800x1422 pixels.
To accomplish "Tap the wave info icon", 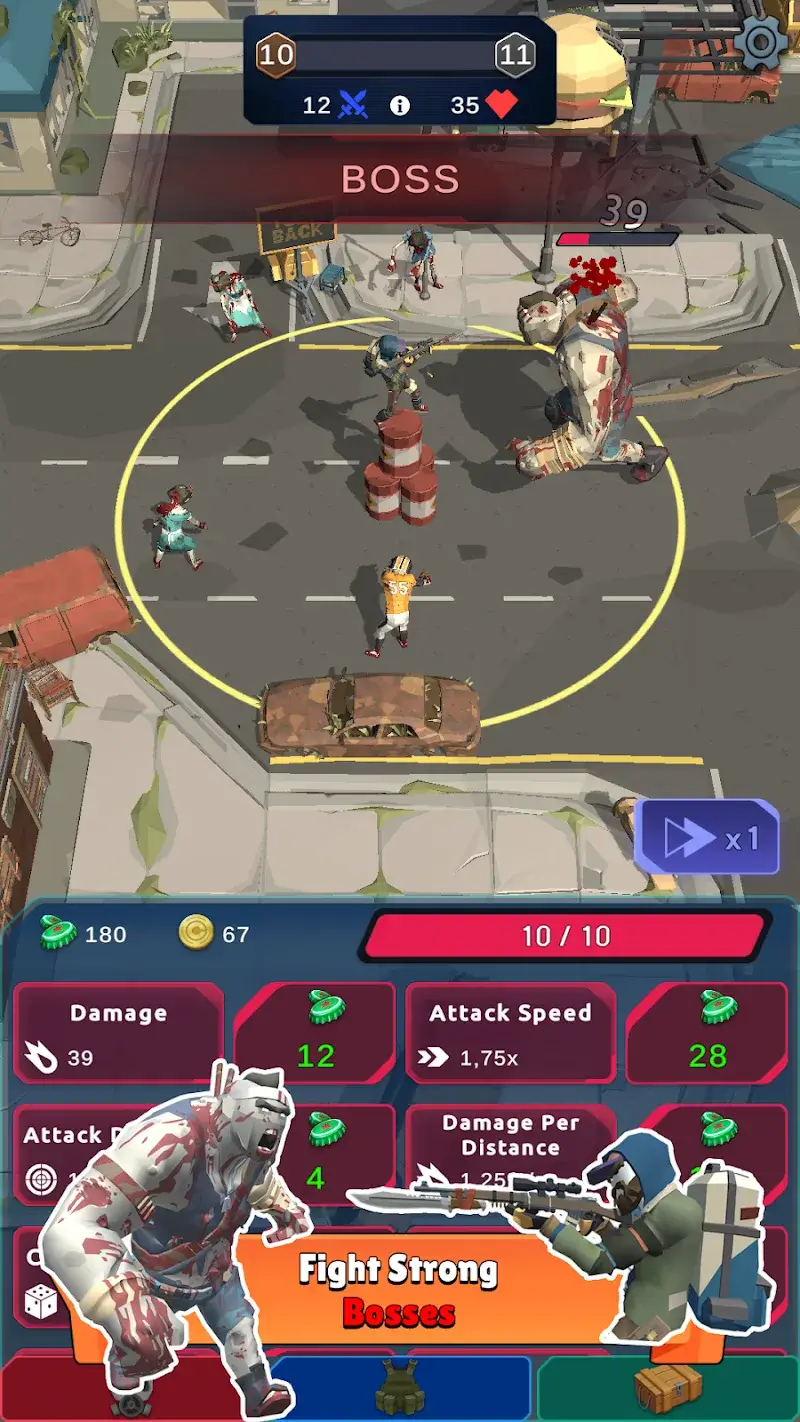I will tap(400, 106).
